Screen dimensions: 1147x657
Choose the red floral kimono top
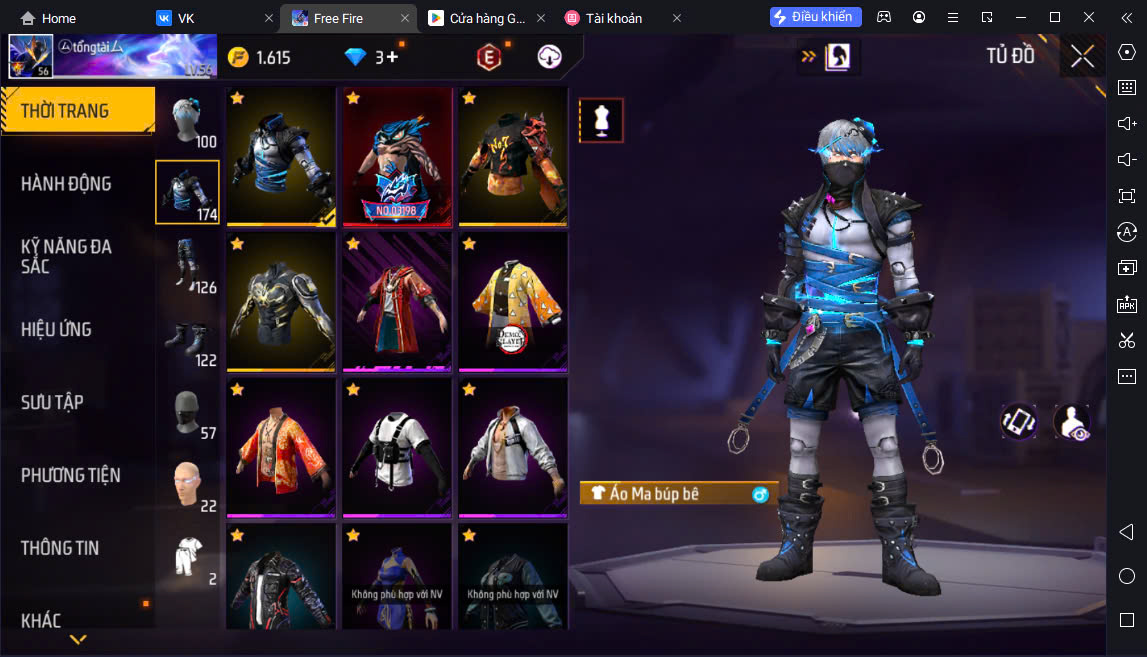[282, 447]
